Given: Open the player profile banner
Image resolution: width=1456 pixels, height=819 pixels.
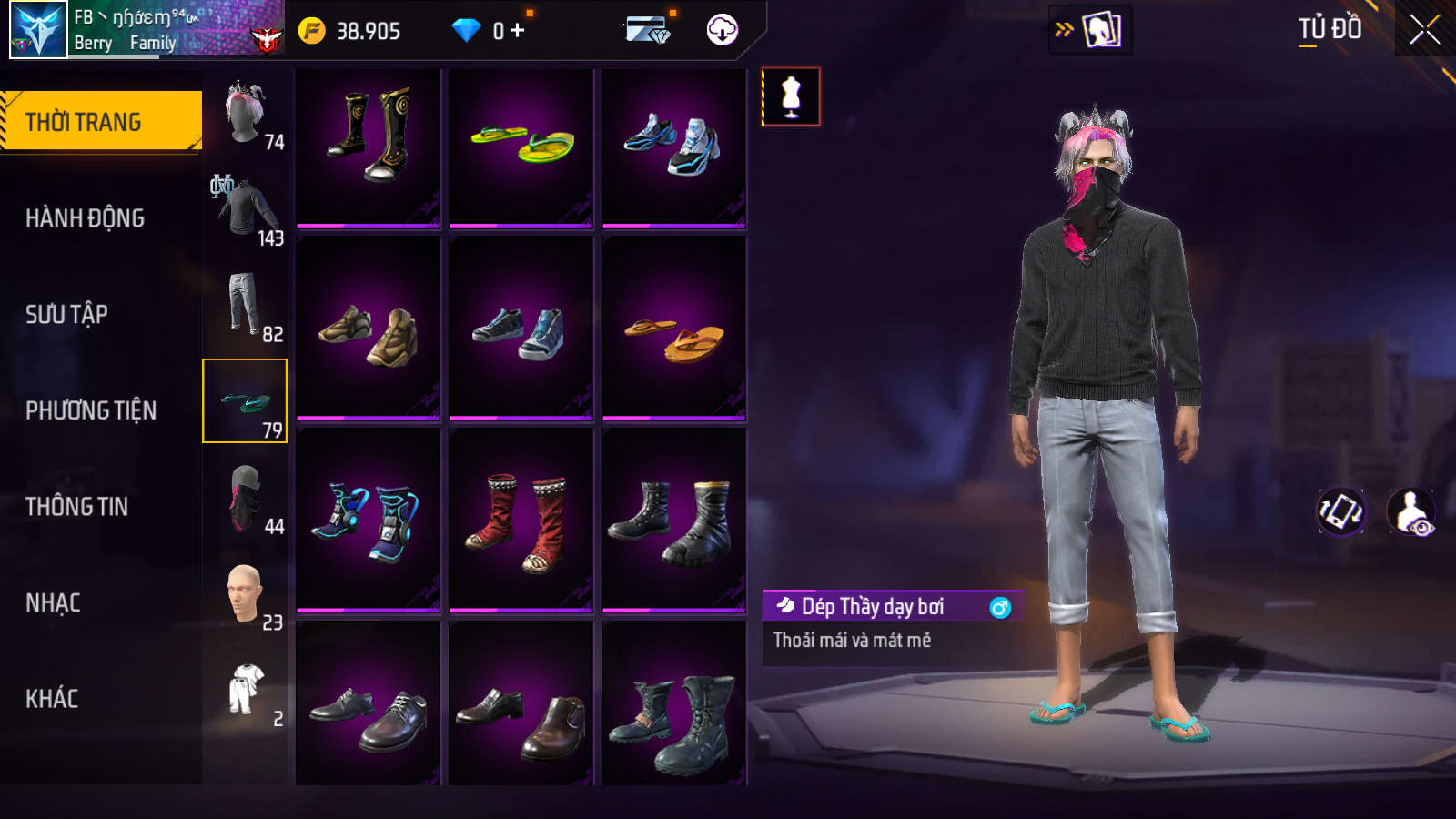Looking at the screenshot, I should pyautogui.click(x=146, y=29).
